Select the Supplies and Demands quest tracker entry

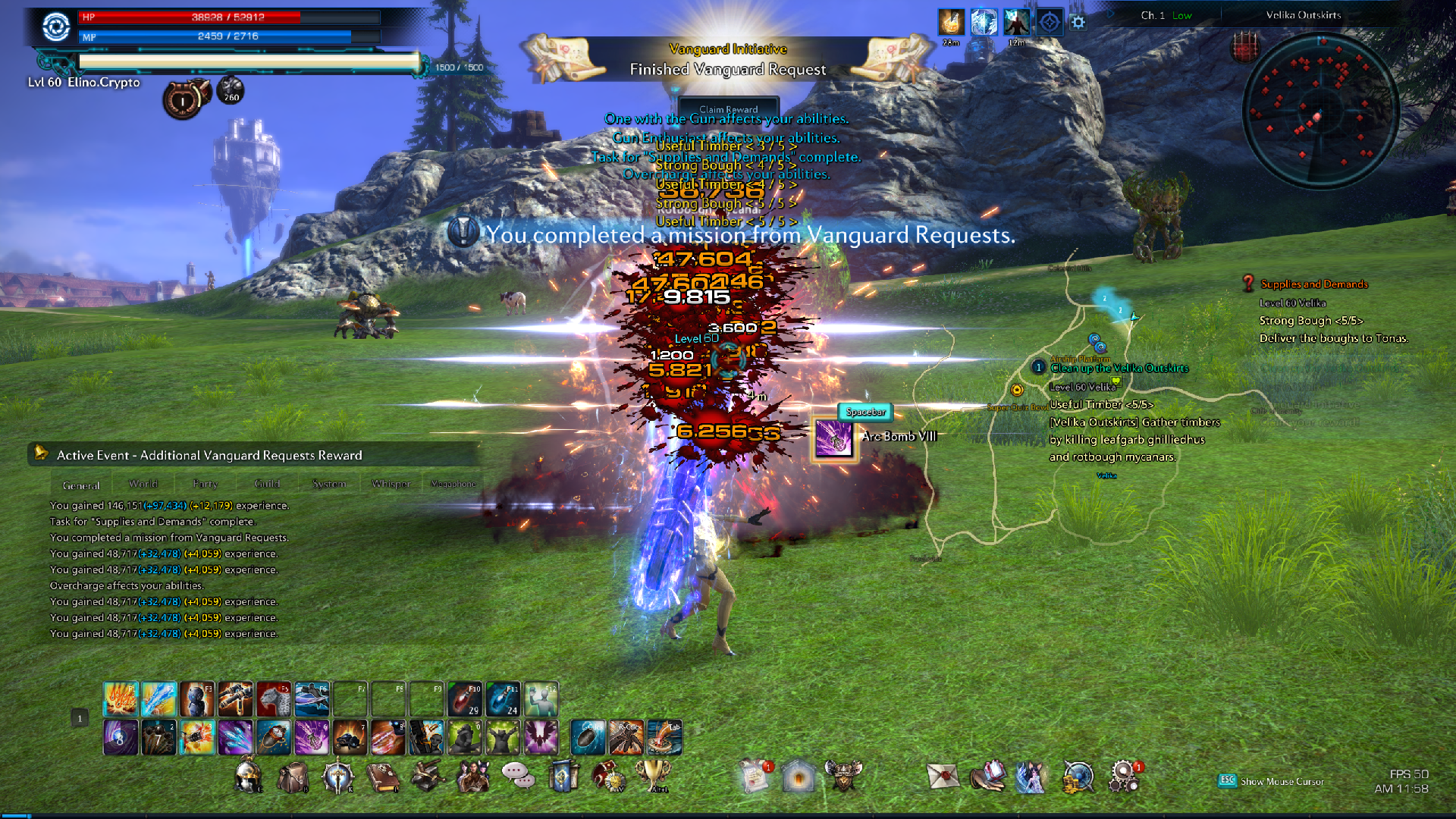pos(1314,284)
